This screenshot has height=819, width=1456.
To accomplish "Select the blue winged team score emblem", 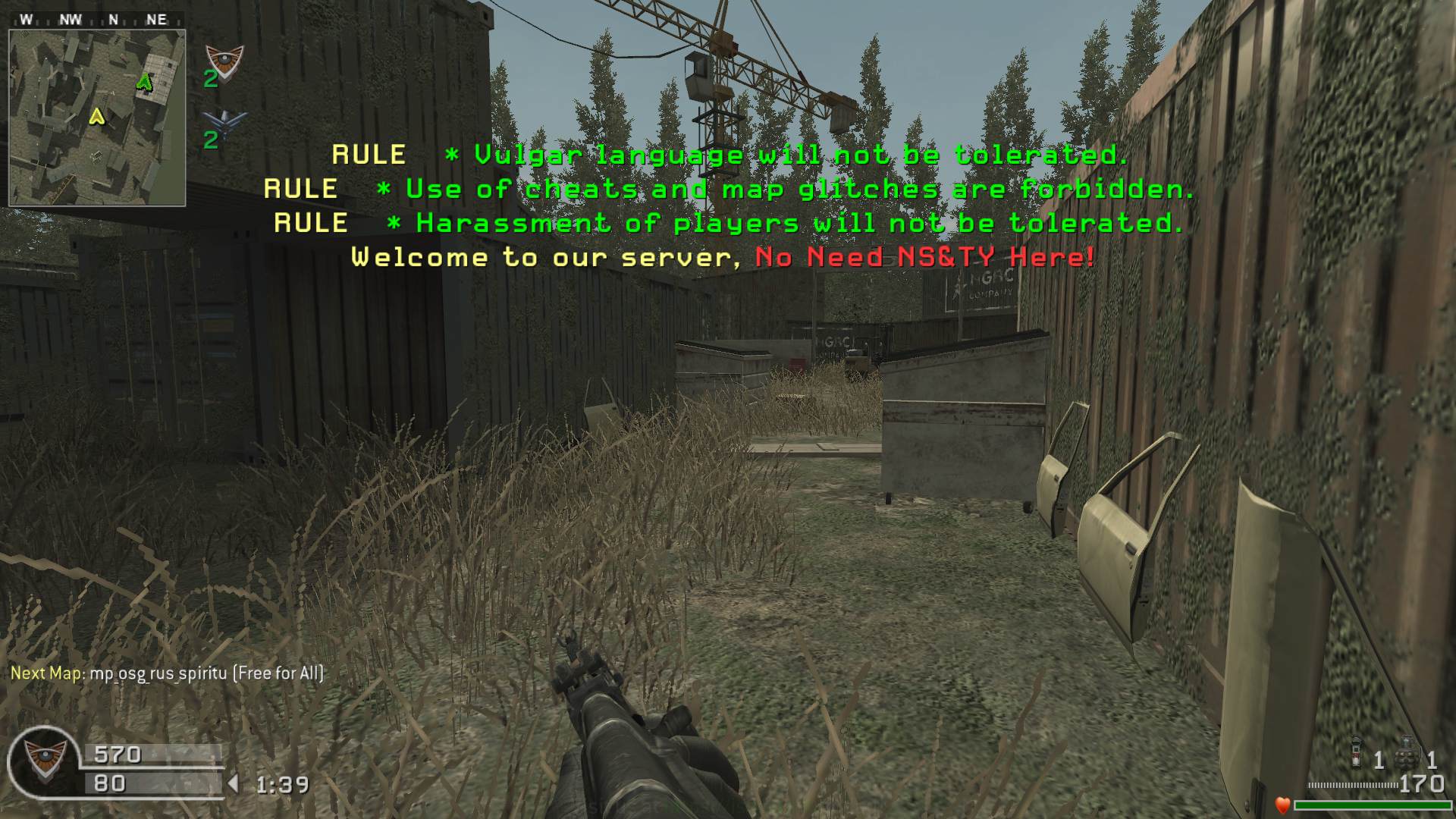I will point(225,121).
